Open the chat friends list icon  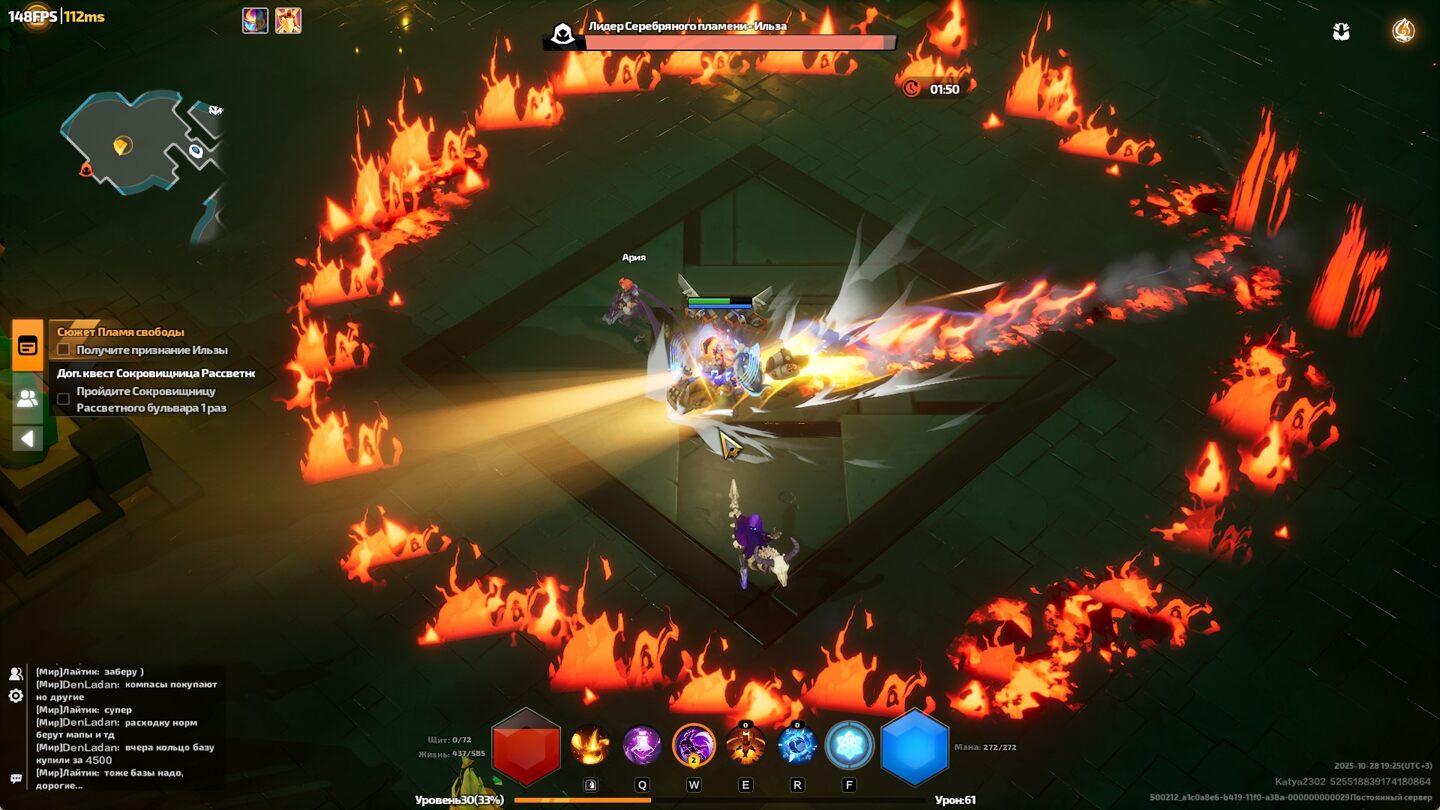(x=16, y=674)
